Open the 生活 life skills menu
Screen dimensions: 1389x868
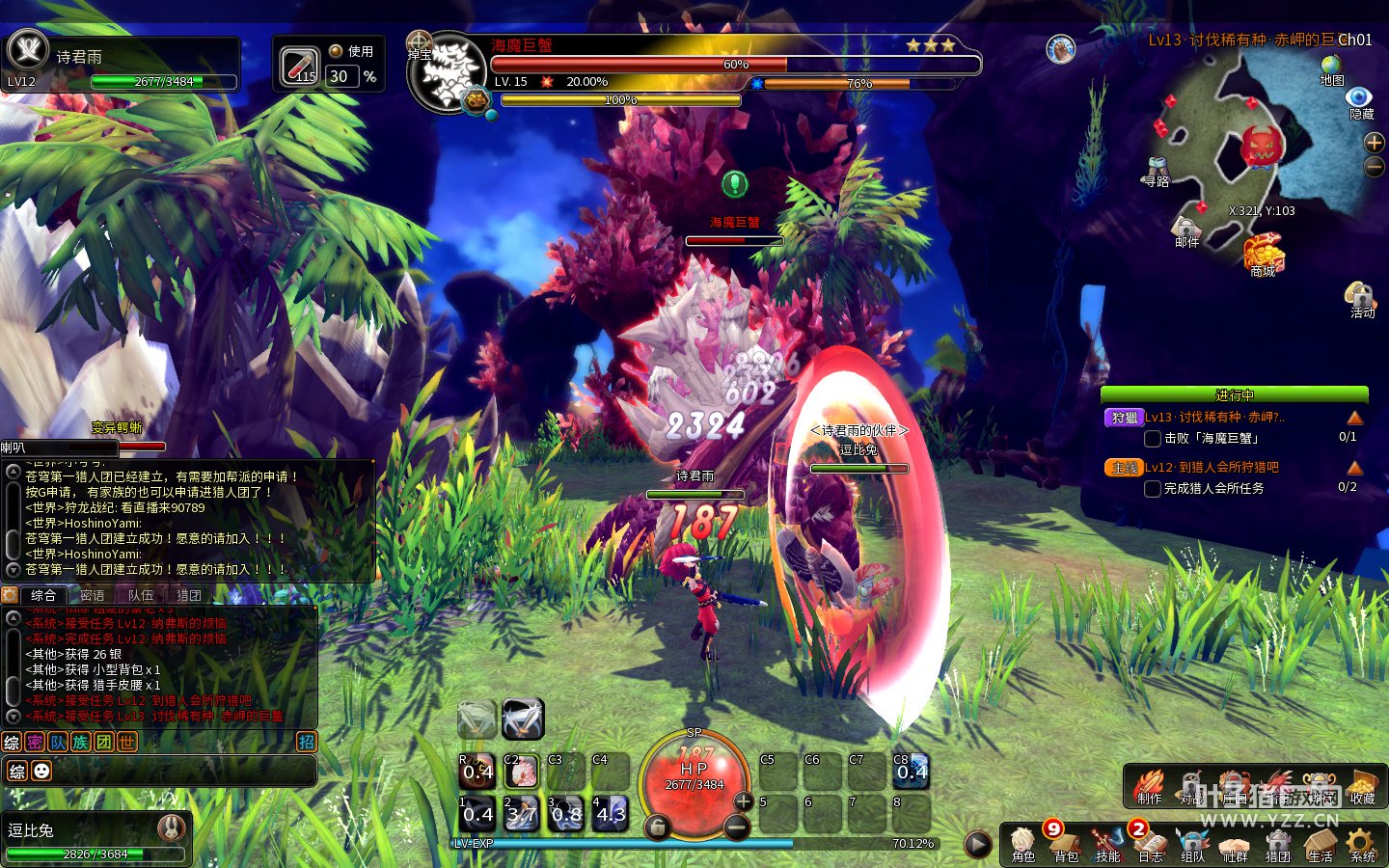click(1320, 843)
